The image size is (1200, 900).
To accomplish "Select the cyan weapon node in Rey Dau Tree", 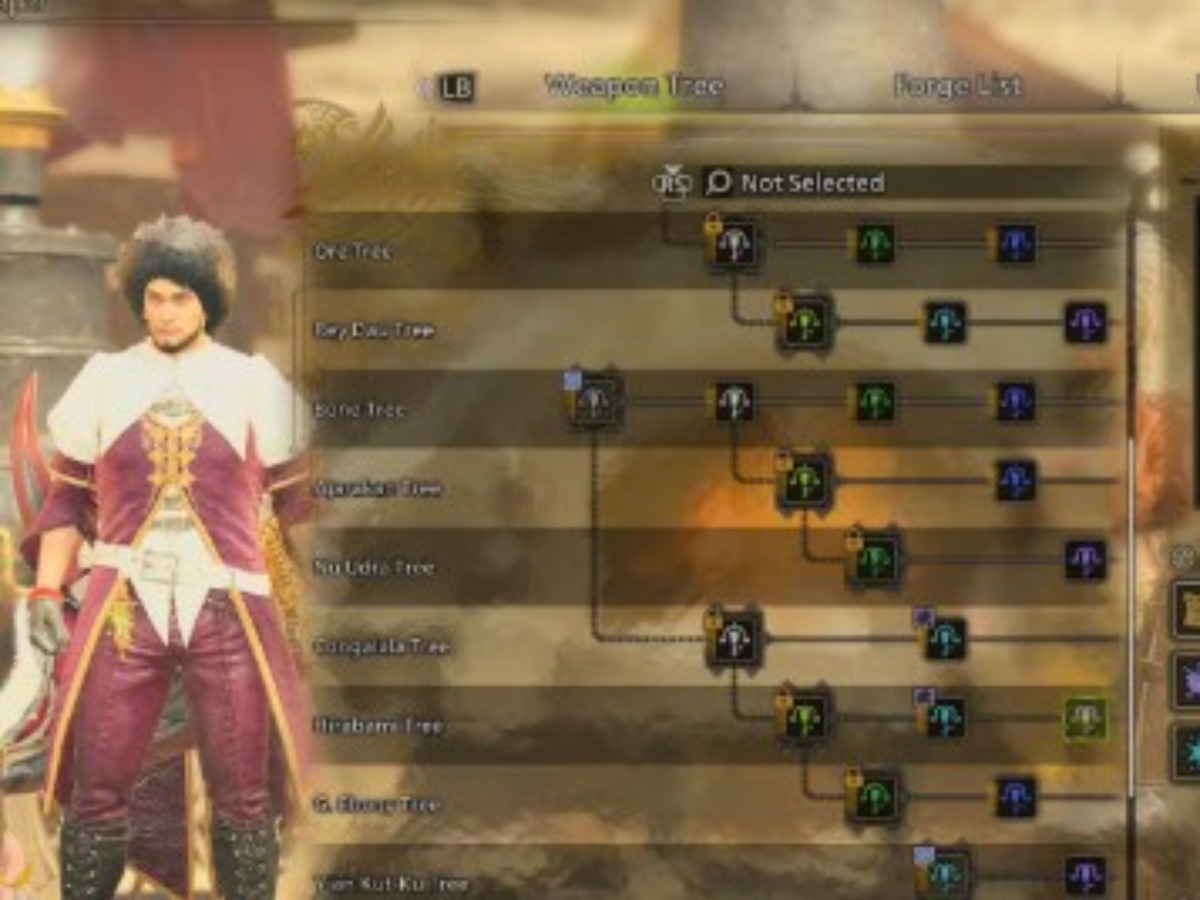I will [945, 323].
